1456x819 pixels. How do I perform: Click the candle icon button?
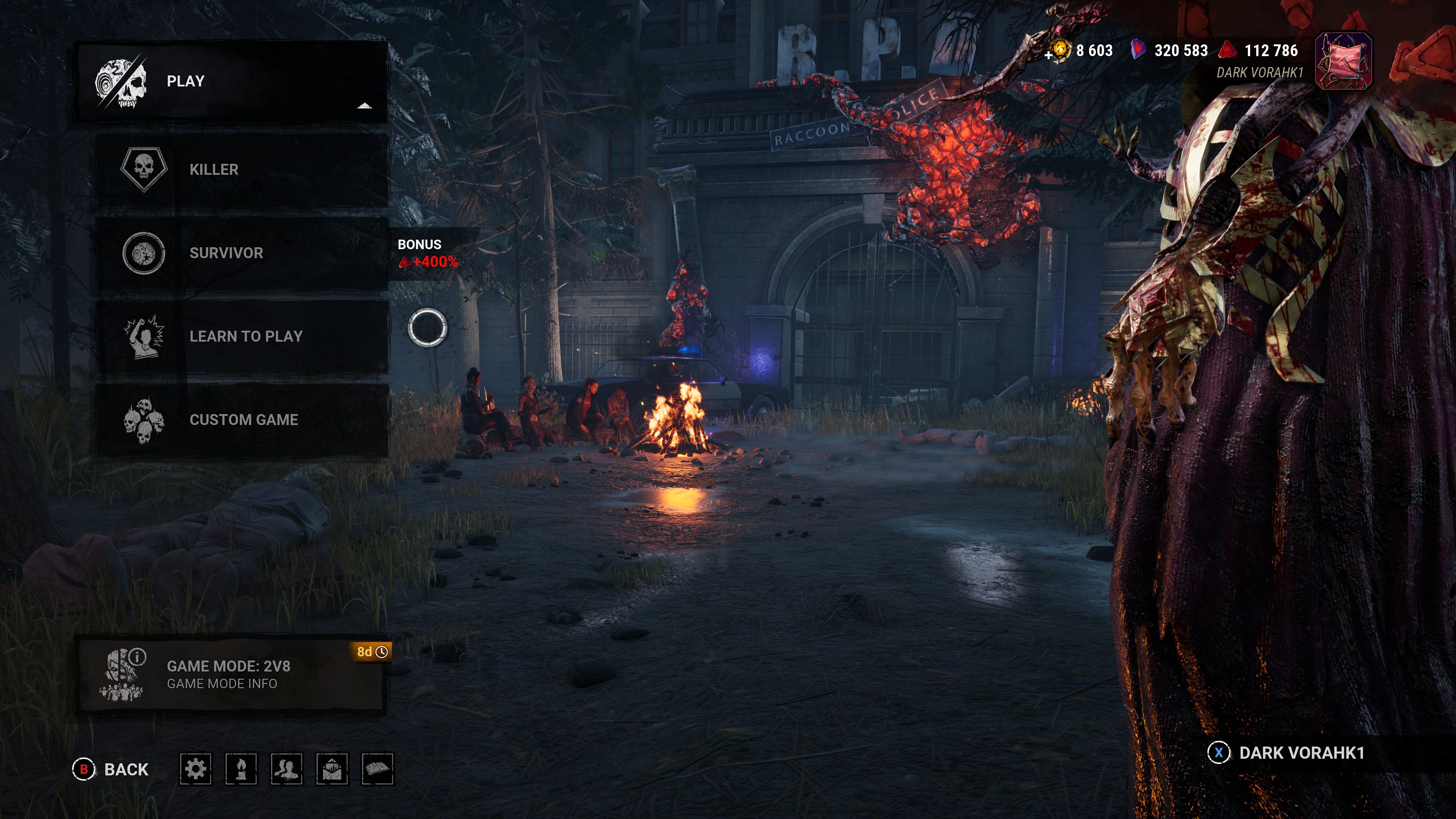tap(241, 769)
